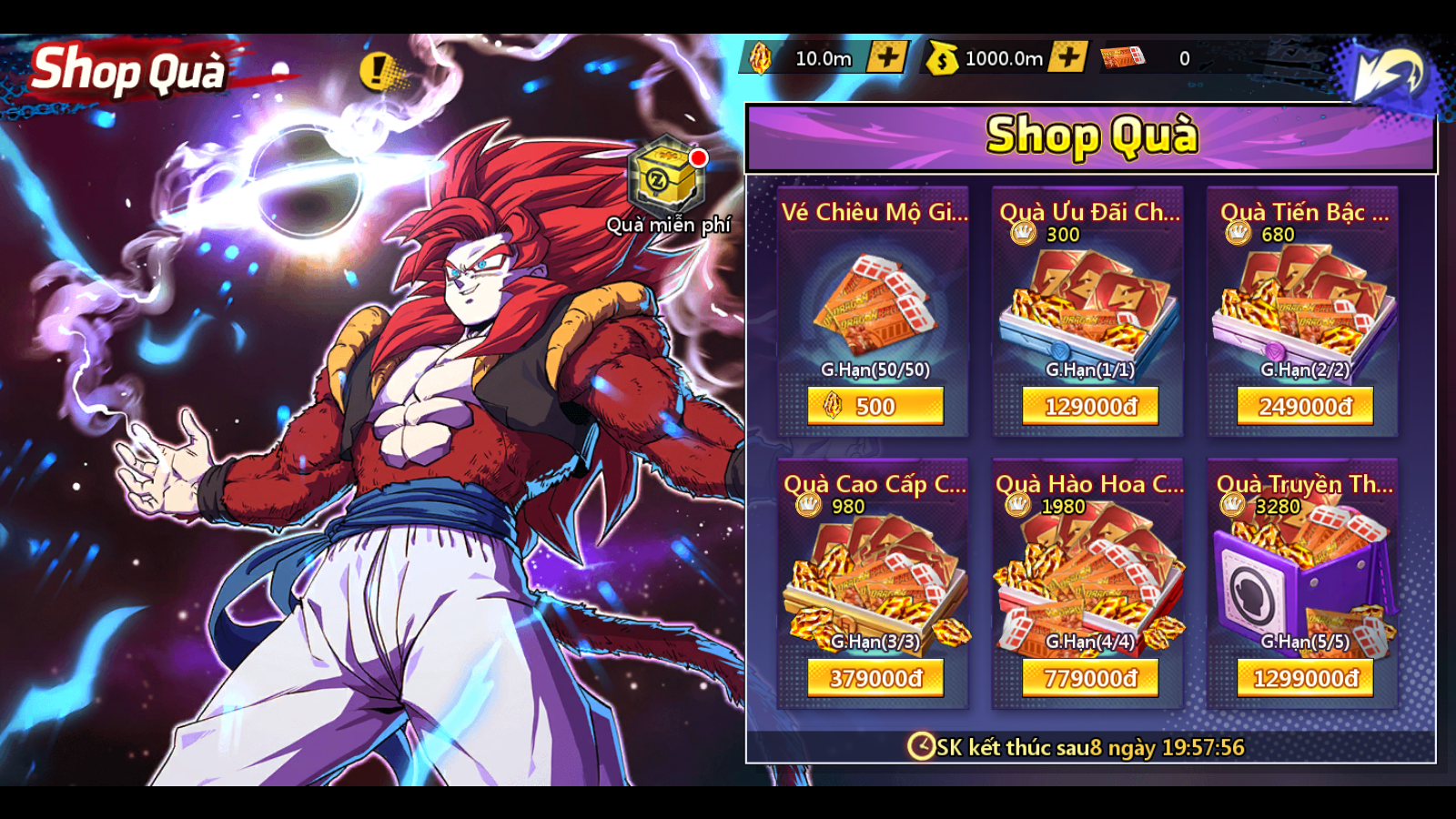This screenshot has height=819, width=1456.
Task: Purchase the 779000đ gift pack
Action: click(x=1090, y=678)
